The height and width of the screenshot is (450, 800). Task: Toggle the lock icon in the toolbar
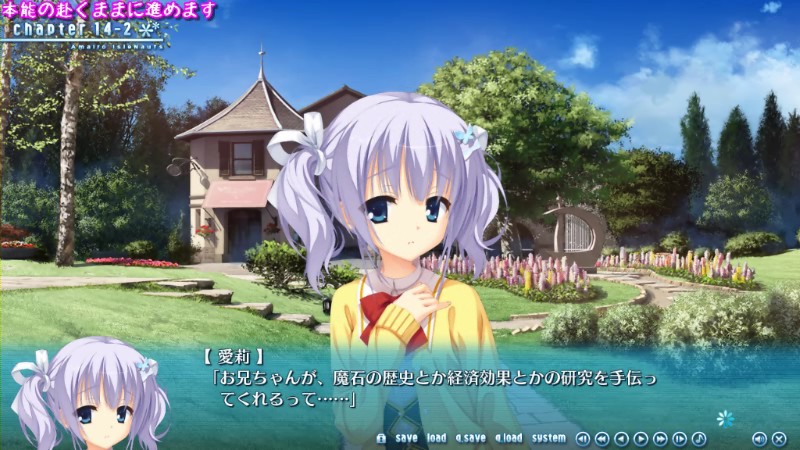[381, 438]
